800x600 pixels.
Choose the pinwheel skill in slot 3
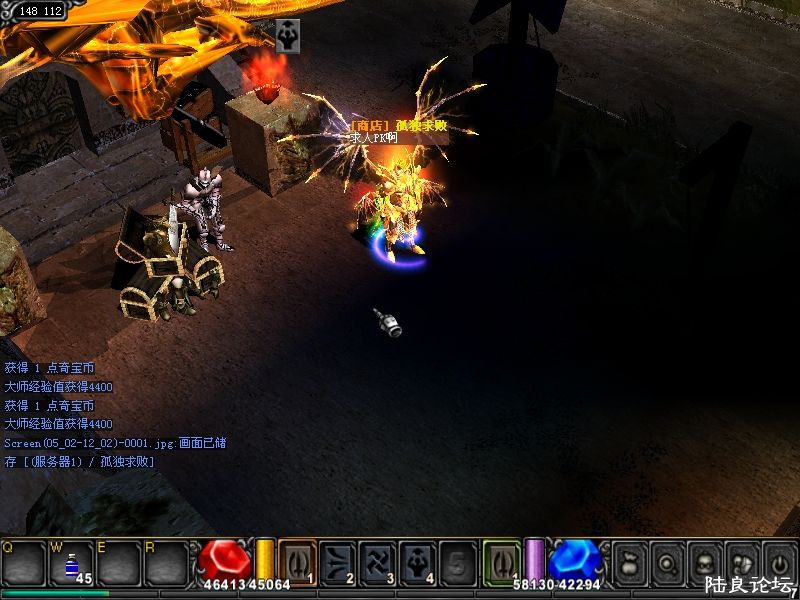coord(377,561)
